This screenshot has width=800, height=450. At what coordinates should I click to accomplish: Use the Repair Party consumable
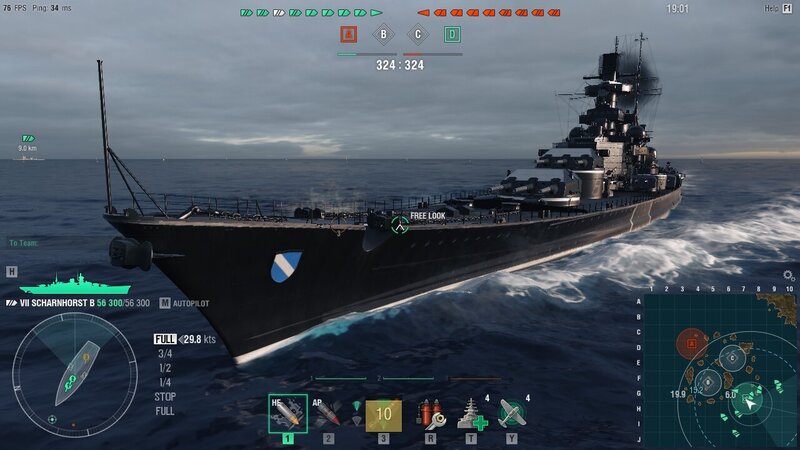[471, 413]
